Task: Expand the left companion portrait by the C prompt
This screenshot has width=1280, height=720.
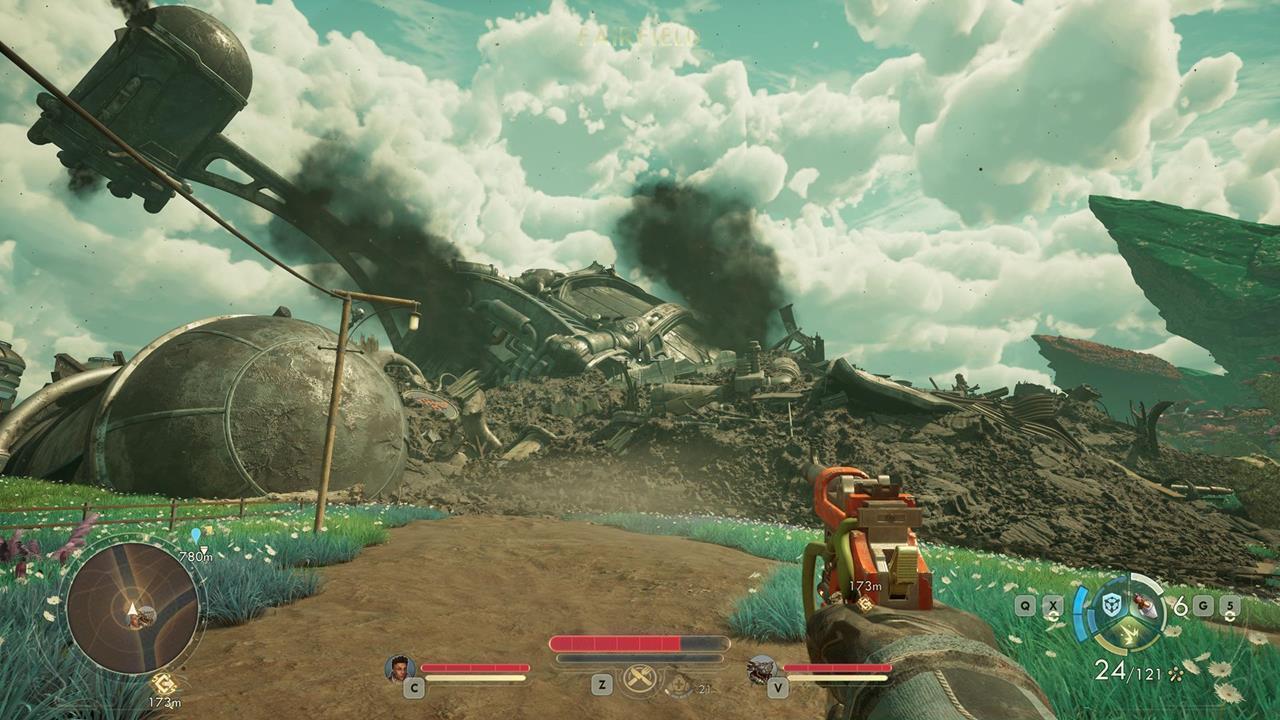Action: click(x=400, y=668)
